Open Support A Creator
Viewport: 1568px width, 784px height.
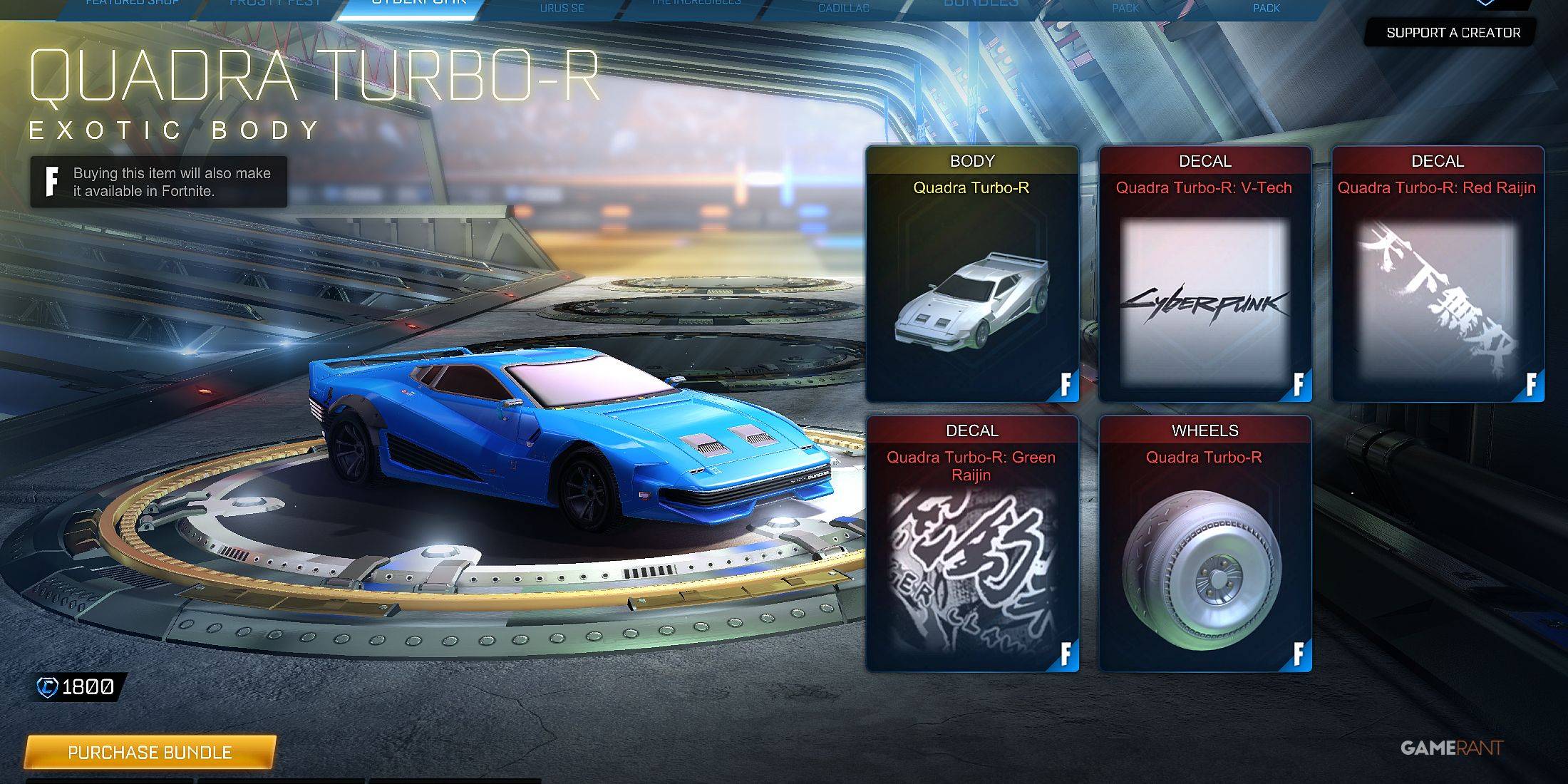[x=1453, y=33]
